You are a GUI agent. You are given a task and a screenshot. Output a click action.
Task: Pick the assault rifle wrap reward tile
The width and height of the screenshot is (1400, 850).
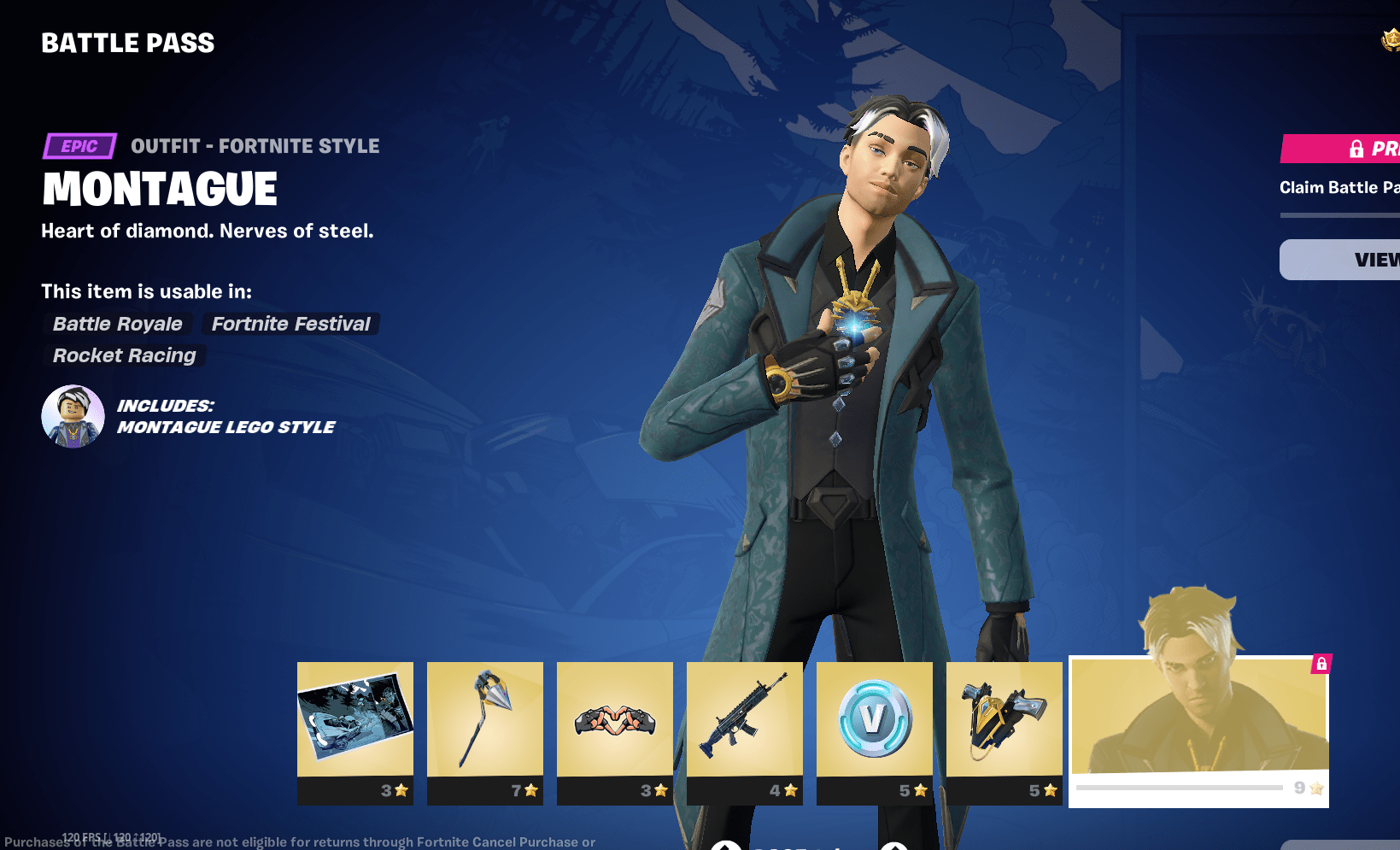745,720
